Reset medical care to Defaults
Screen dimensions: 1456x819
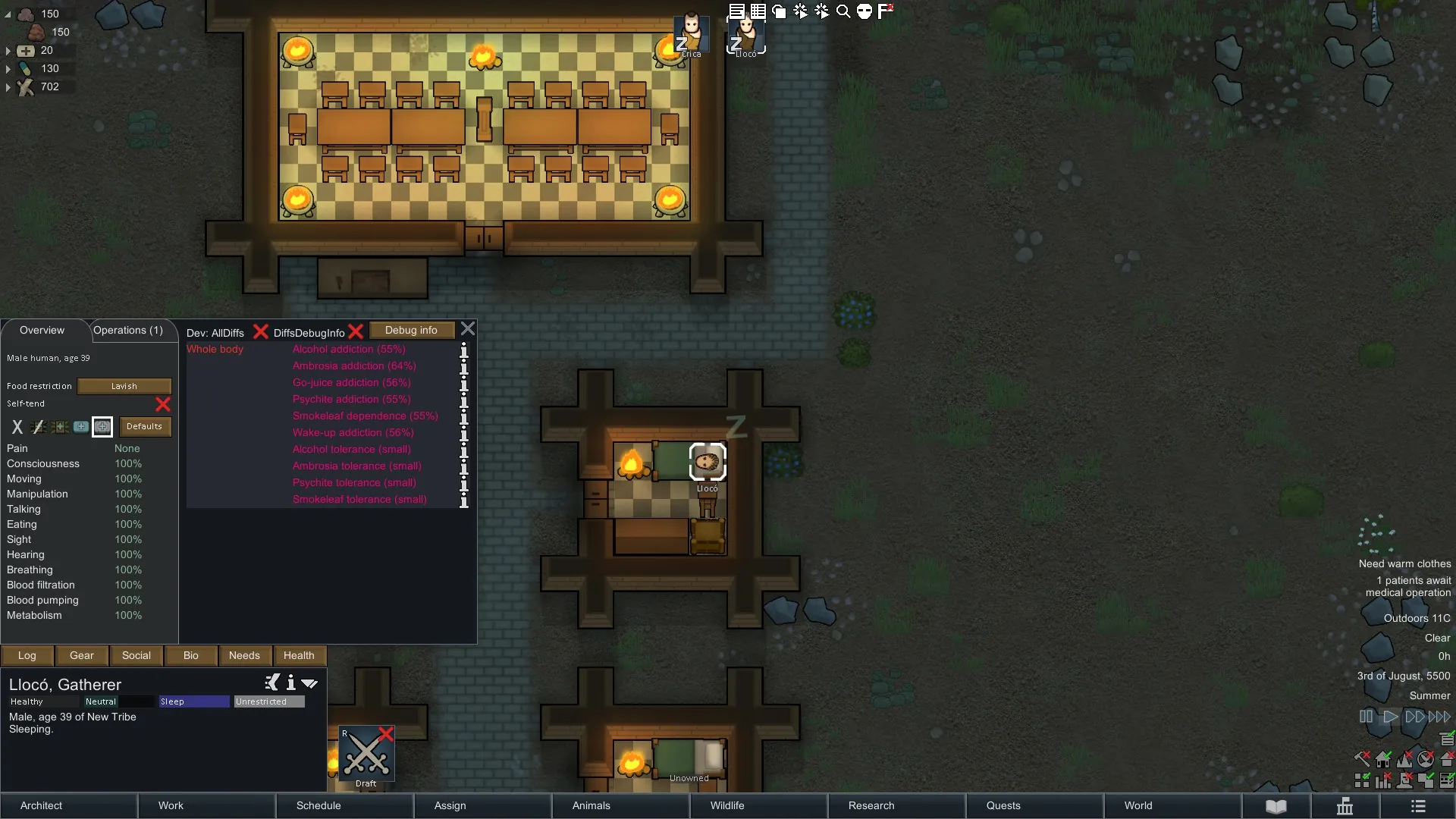[144, 427]
